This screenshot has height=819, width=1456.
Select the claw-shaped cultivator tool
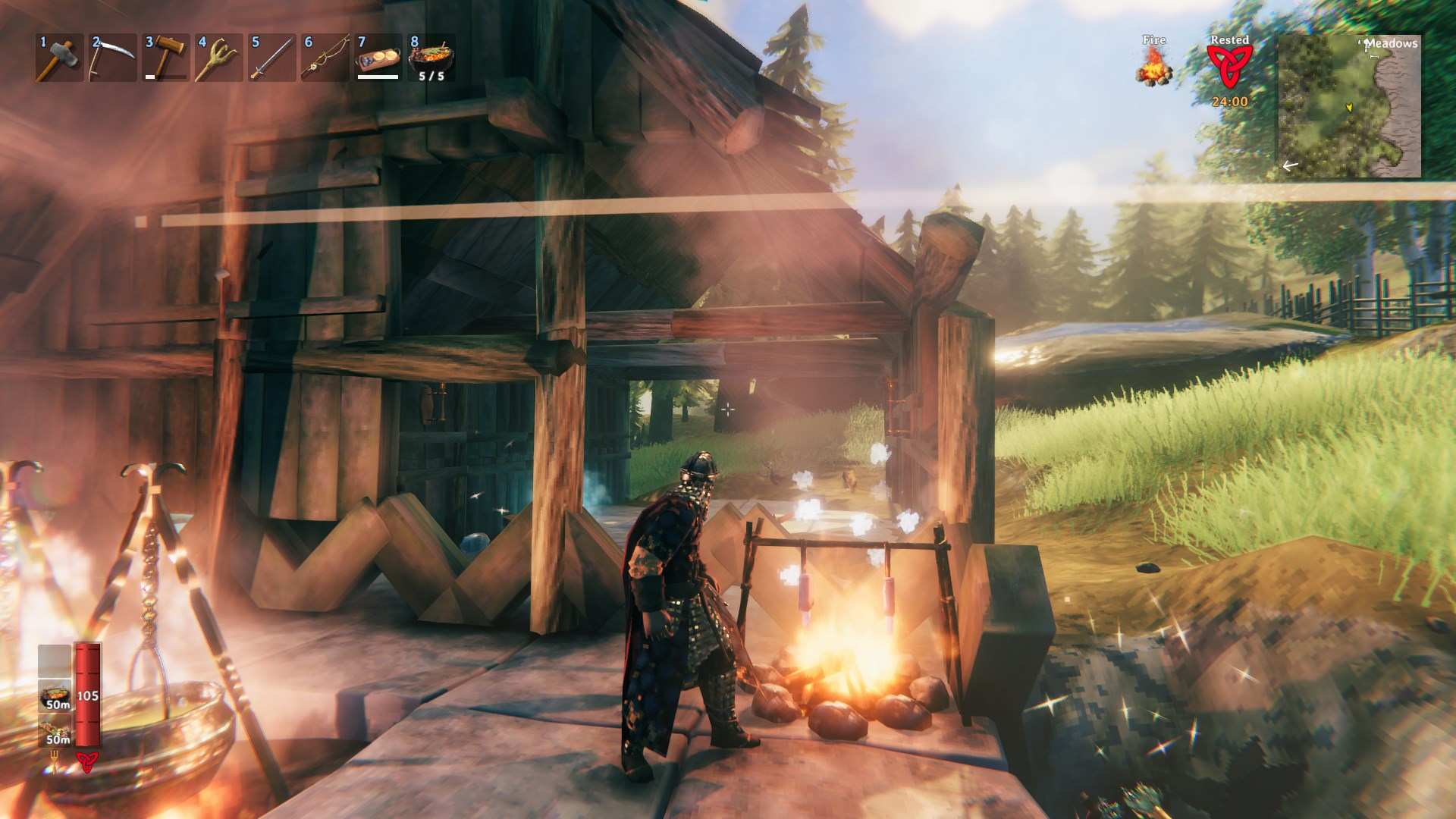218,58
